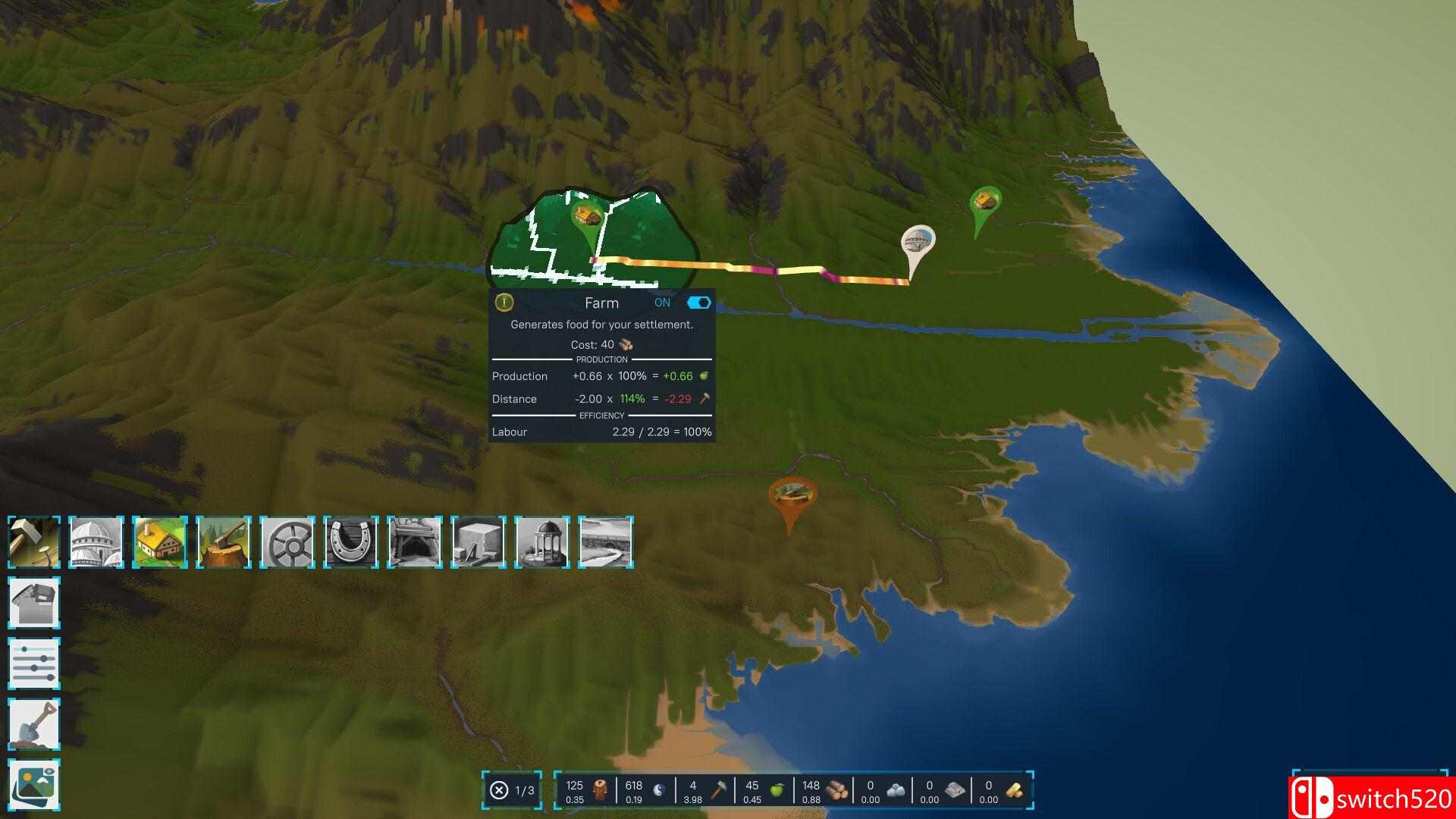This screenshot has width=1456, height=819.
Task: Open the save game floppy disk button
Action: coord(34,603)
